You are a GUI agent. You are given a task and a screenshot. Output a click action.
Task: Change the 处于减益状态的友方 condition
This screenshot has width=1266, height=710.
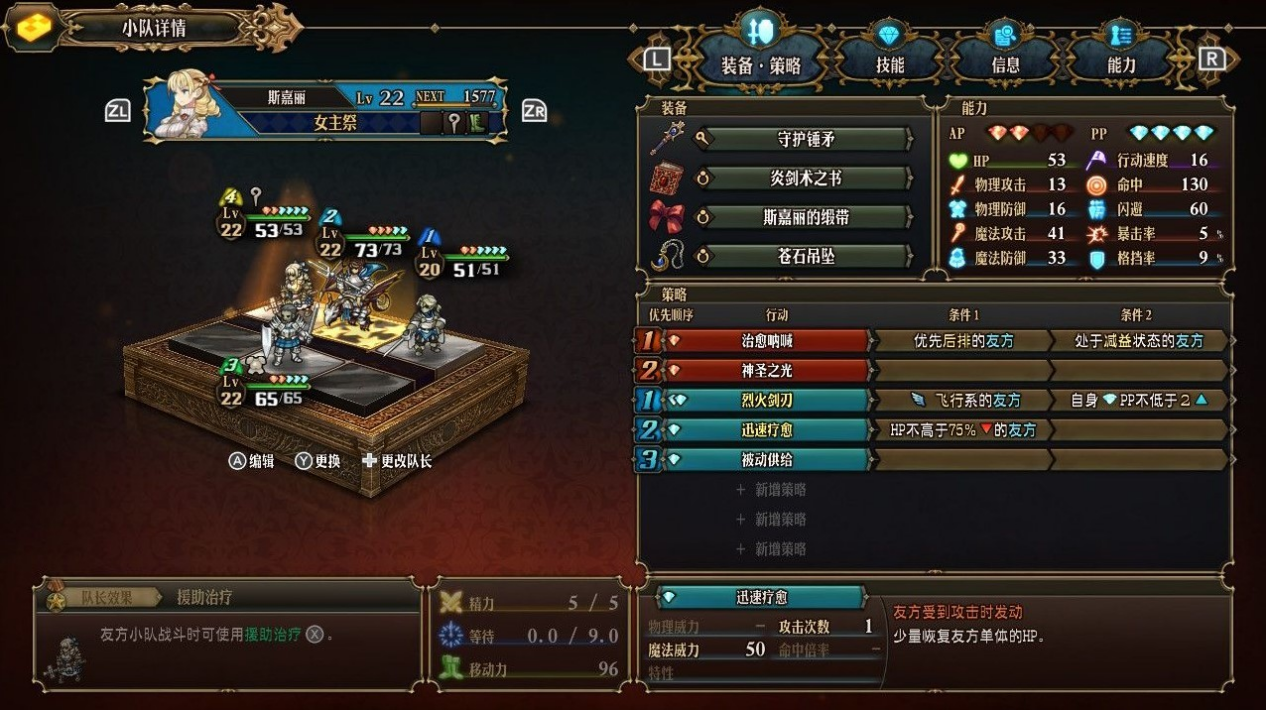tap(1139, 341)
